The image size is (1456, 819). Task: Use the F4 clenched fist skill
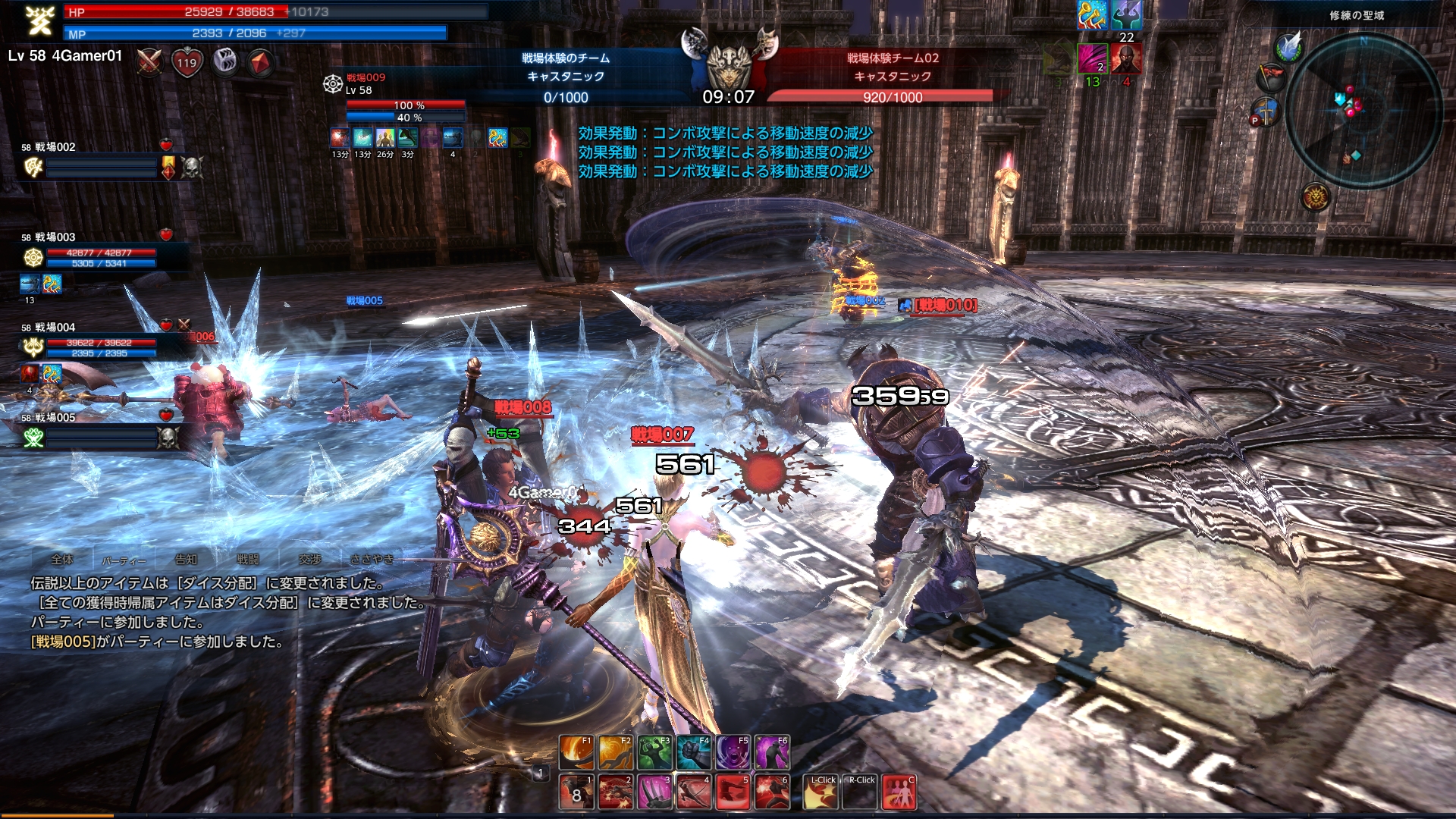(693, 752)
